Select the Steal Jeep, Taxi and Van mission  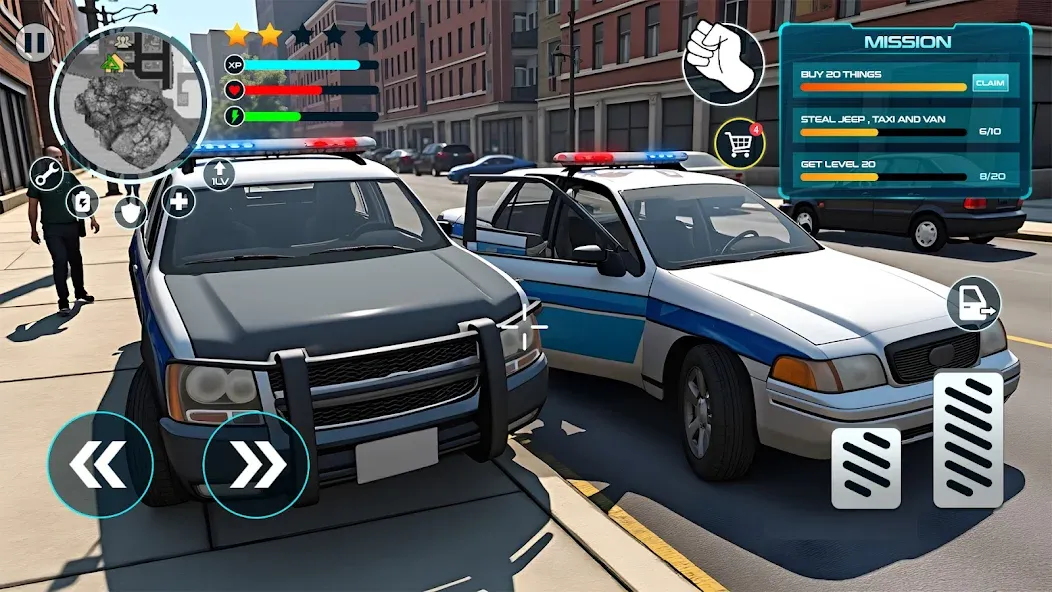click(x=905, y=125)
